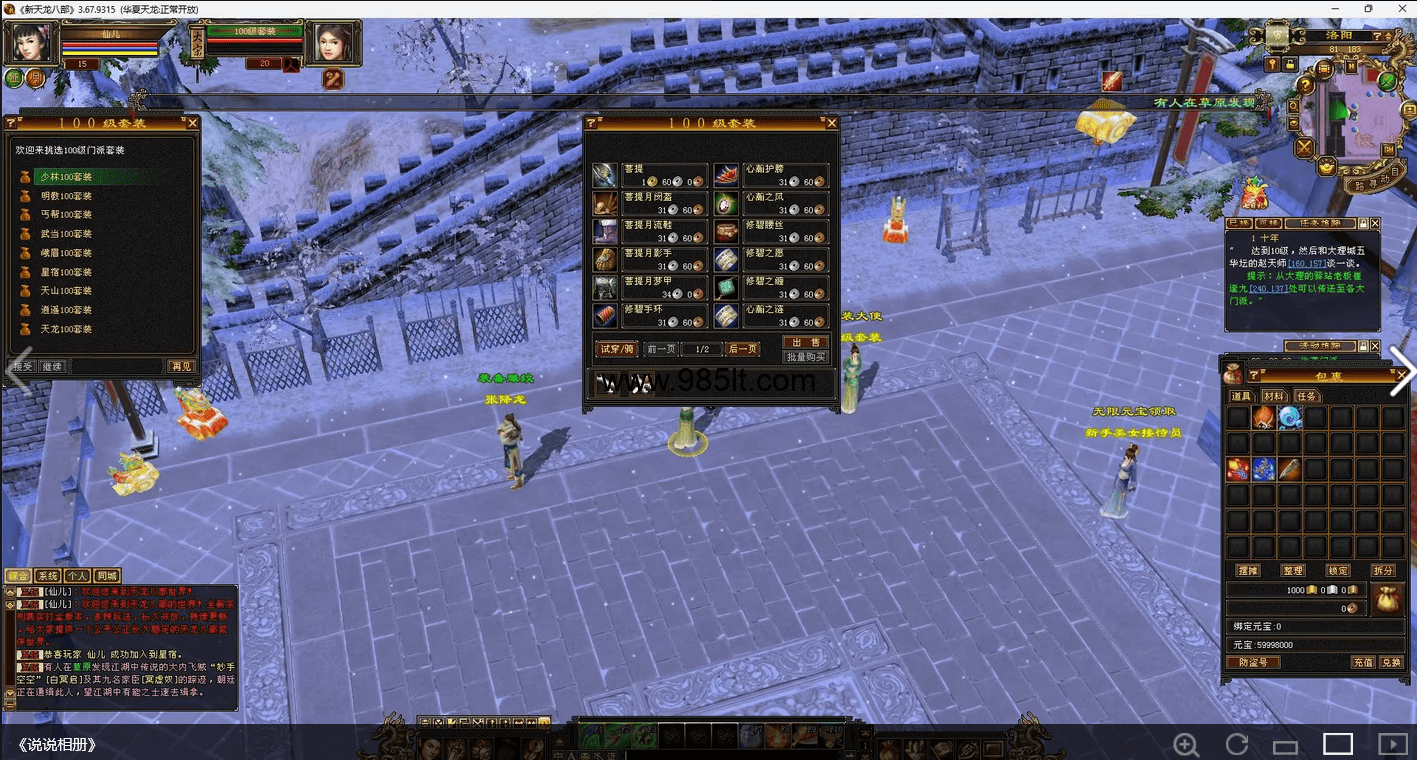This screenshot has height=760, width=1417.
Task: Click the 试穿/骑 try-on button
Action: pyautogui.click(x=616, y=349)
